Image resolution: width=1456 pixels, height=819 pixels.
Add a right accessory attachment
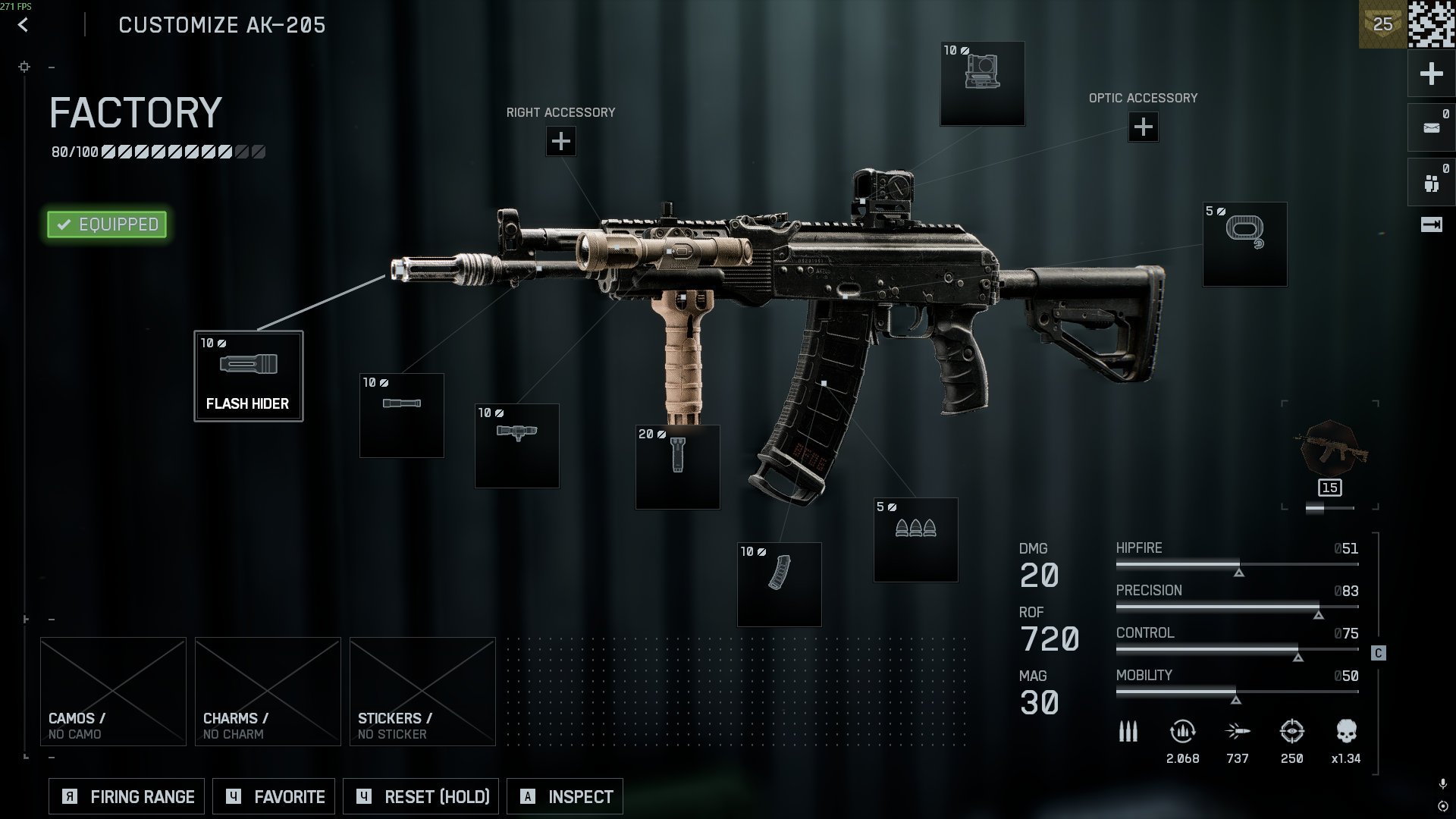click(560, 141)
